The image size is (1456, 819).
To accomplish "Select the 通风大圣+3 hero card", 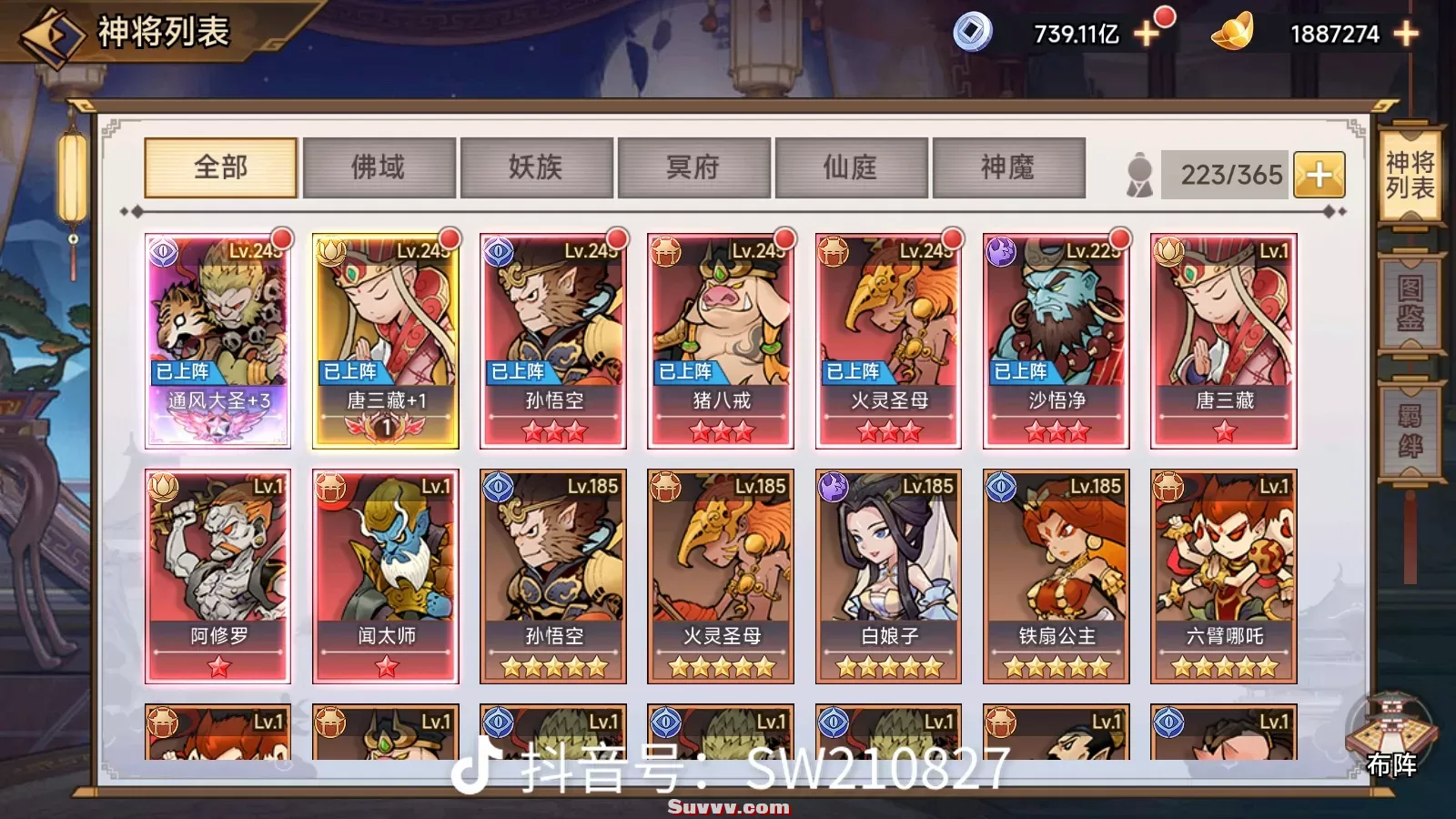I will [x=218, y=340].
